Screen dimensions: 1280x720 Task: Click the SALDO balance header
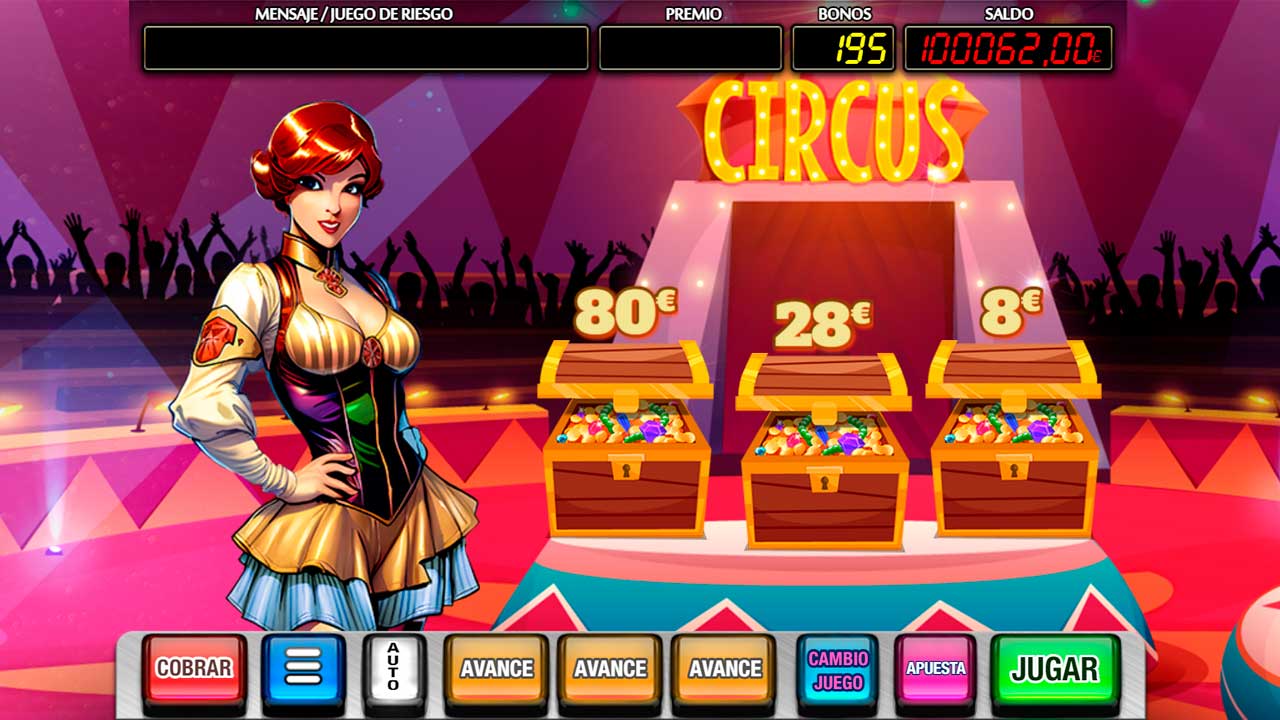click(1004, 15)
